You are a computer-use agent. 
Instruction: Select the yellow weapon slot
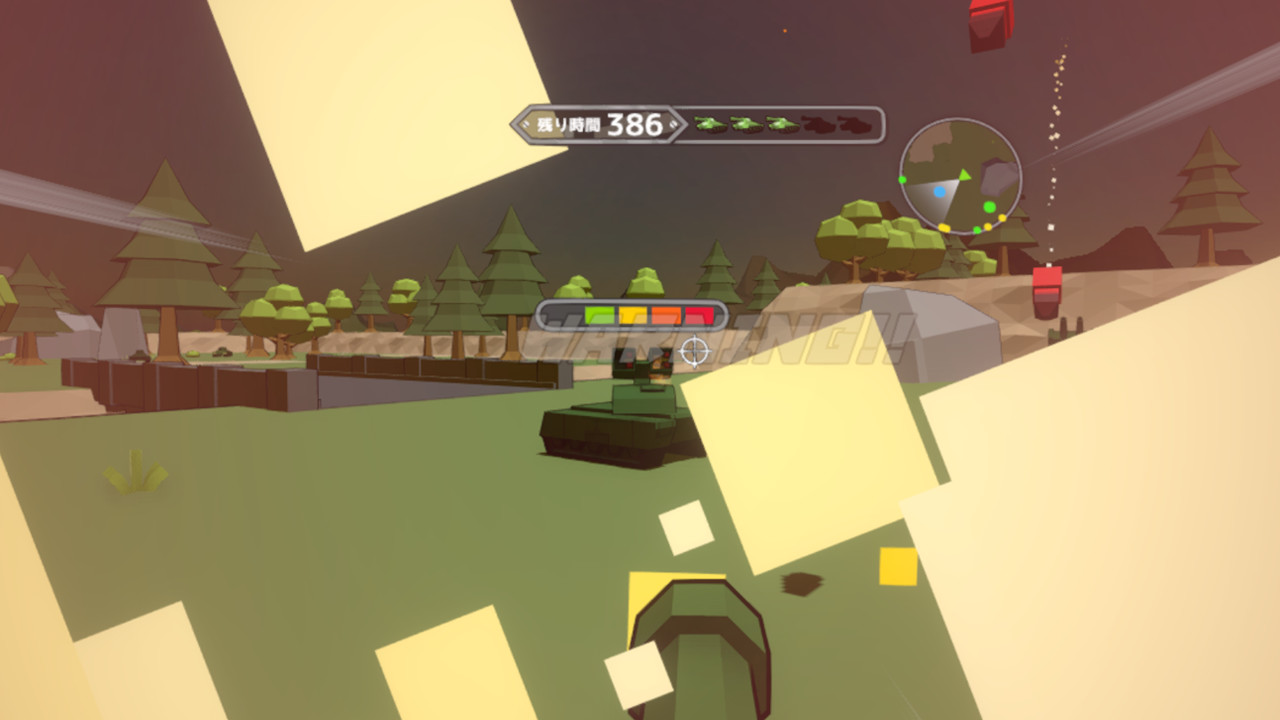633,315
